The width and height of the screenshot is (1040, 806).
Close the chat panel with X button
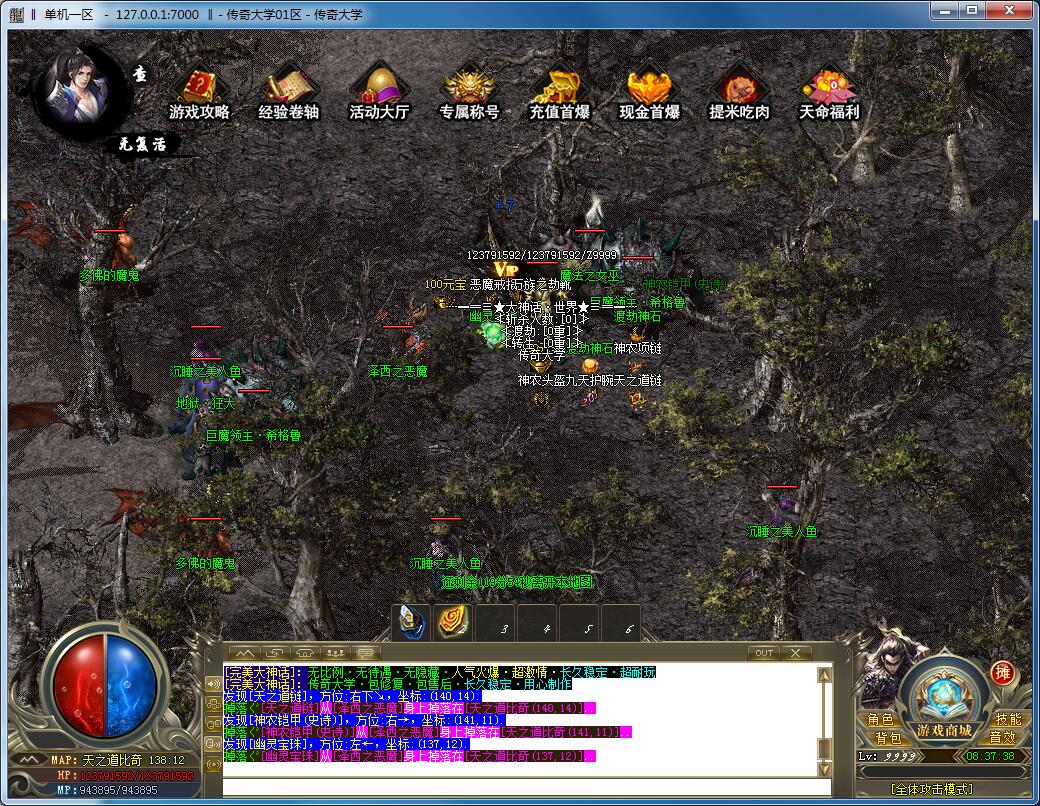tap(795, 653)
